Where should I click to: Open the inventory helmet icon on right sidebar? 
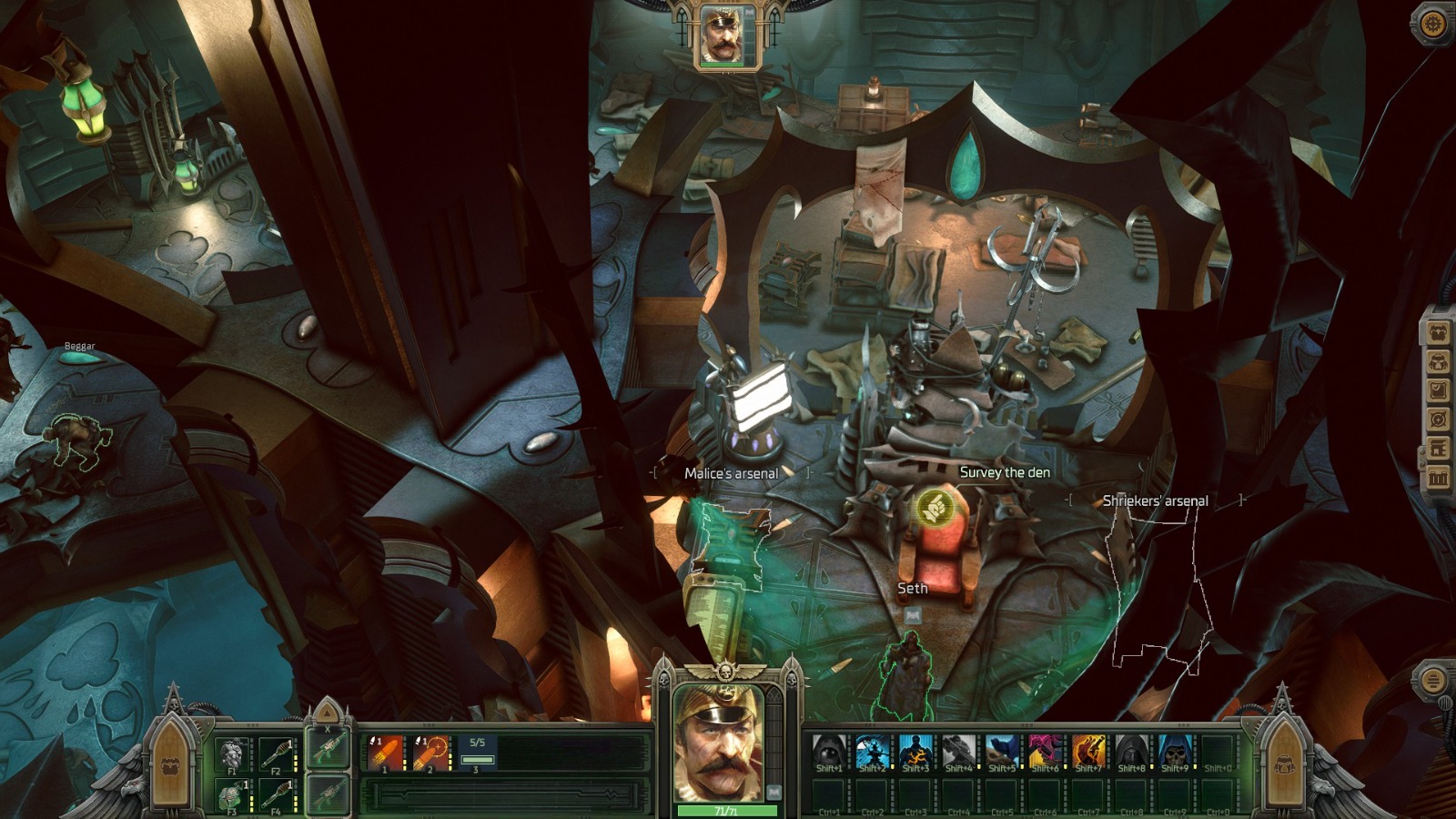(1439, 359)
